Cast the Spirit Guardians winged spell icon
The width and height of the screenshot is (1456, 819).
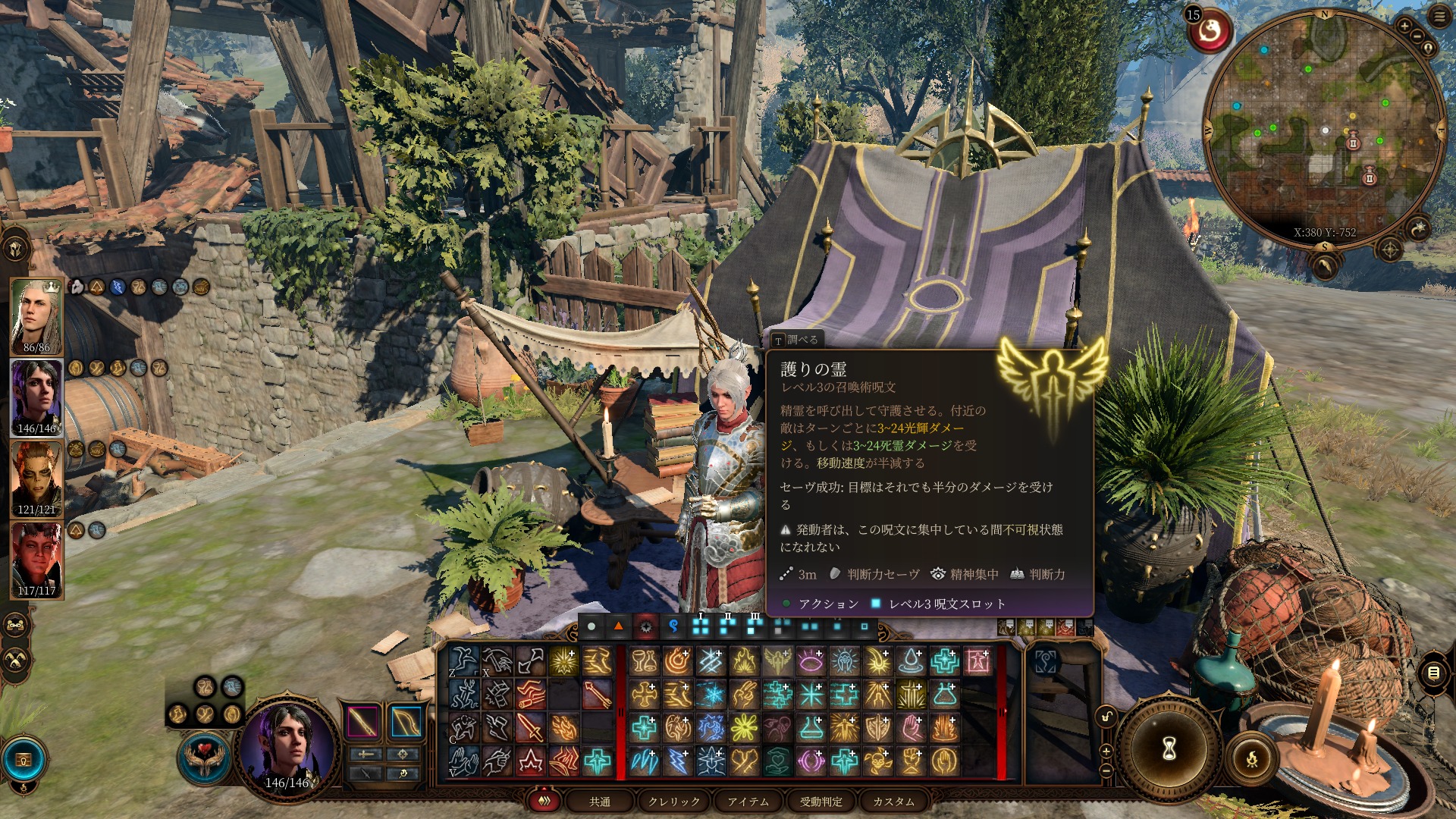coord(777,661)
